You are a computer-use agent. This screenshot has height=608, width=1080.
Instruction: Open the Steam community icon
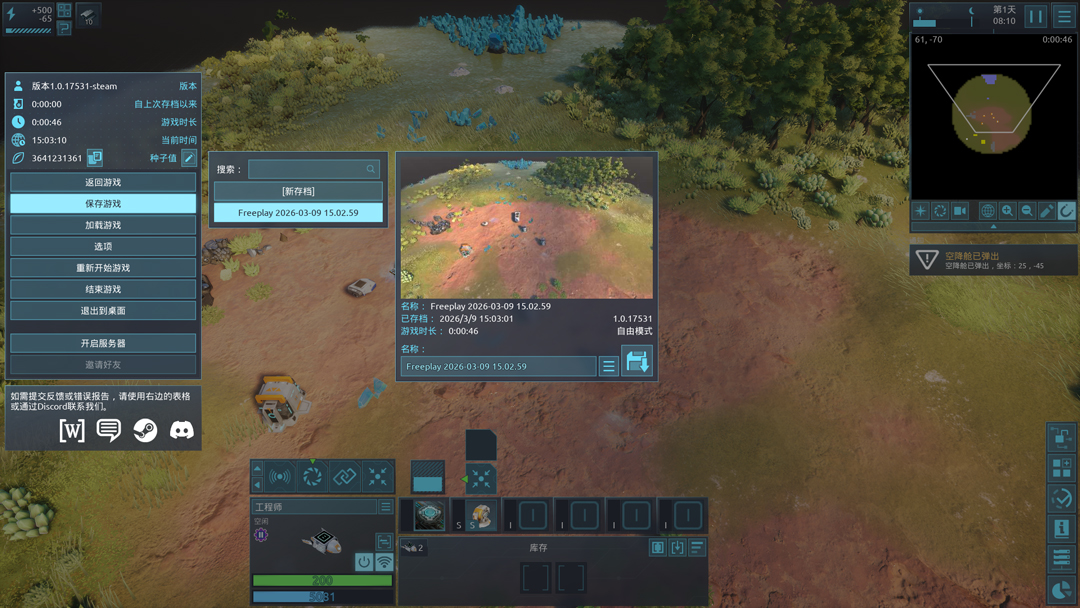point(145,430)
